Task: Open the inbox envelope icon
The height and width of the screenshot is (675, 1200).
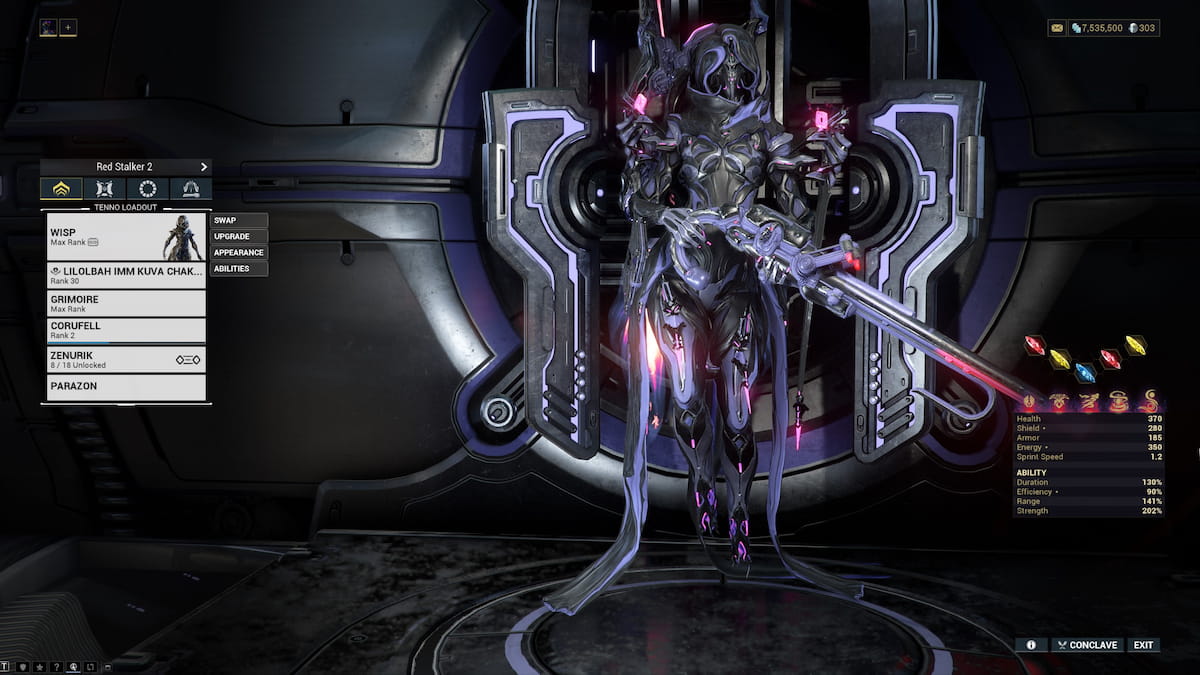Action: tap(1057, 28)
